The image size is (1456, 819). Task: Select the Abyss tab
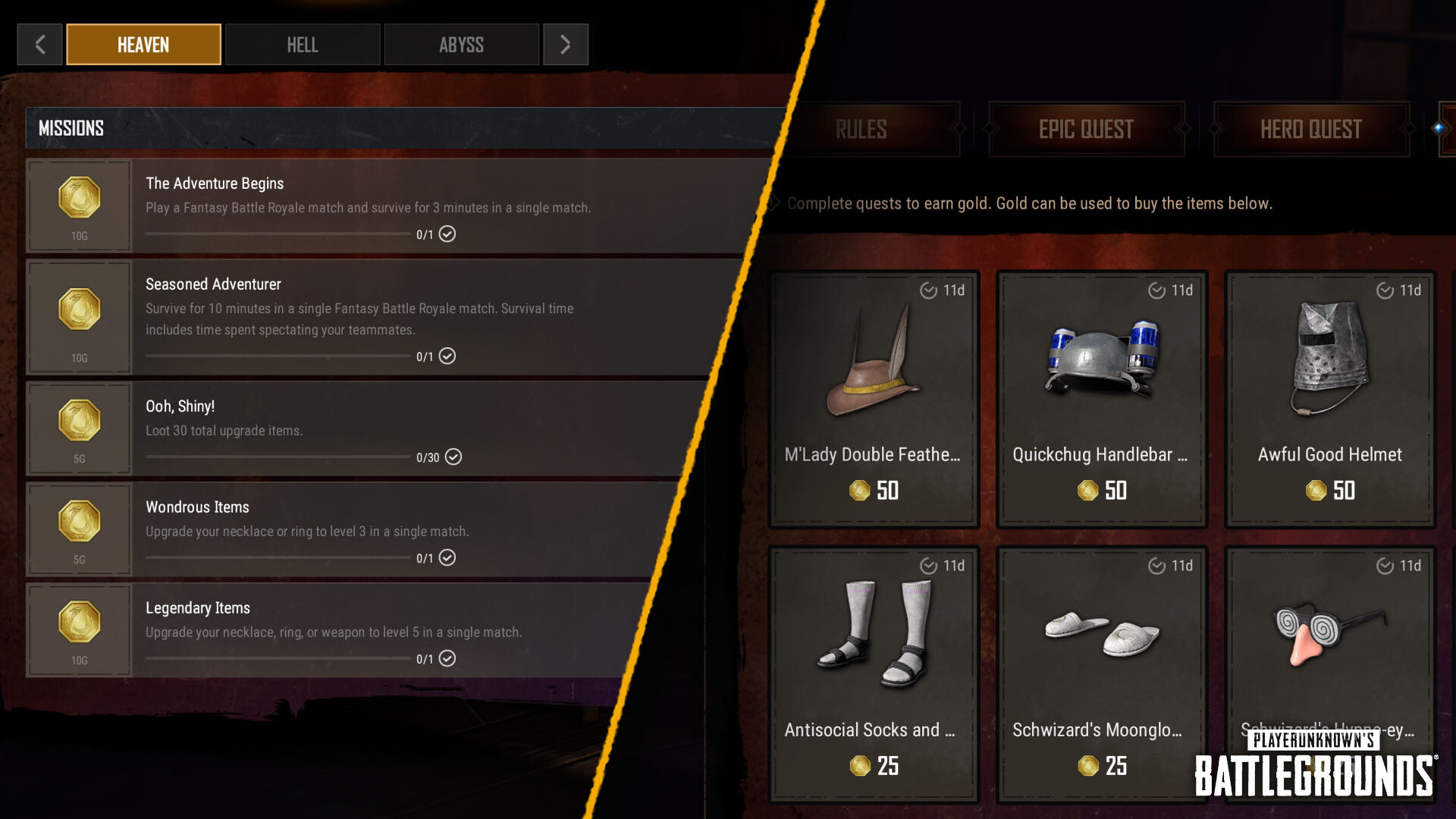[461, 45]
